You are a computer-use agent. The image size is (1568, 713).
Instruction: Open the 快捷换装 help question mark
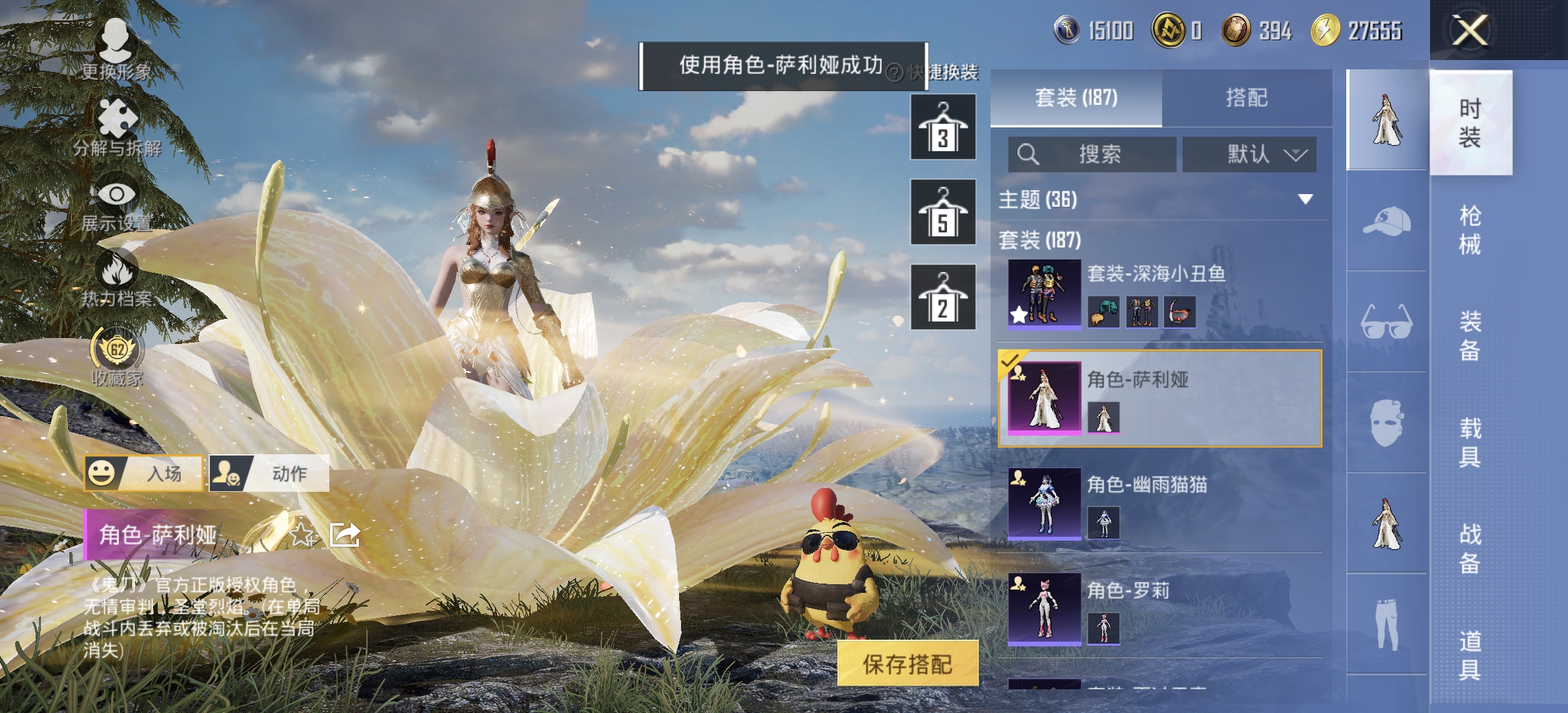tap(896, 75)
